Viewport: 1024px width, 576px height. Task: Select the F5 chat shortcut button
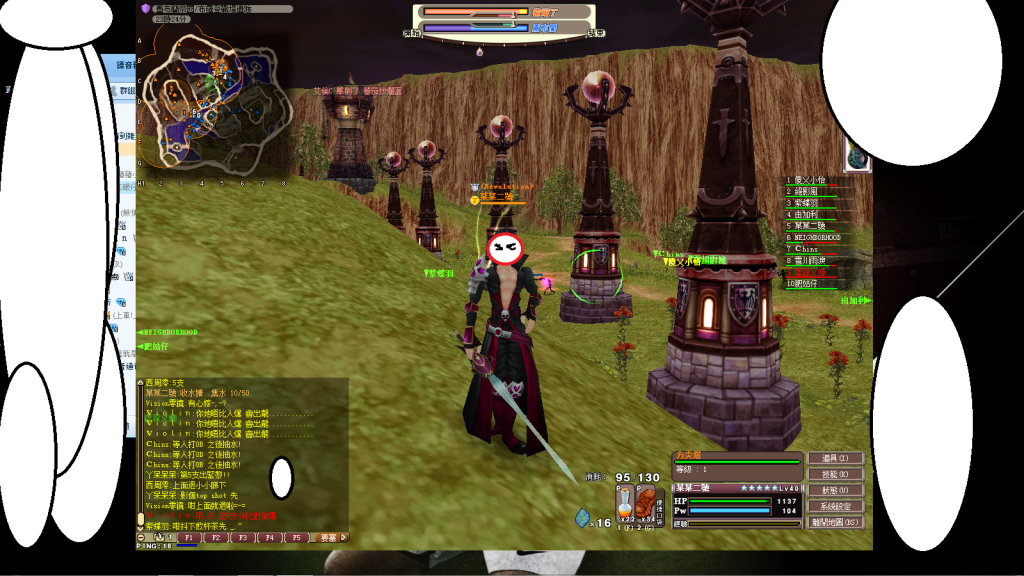click(x=295, y=538)
